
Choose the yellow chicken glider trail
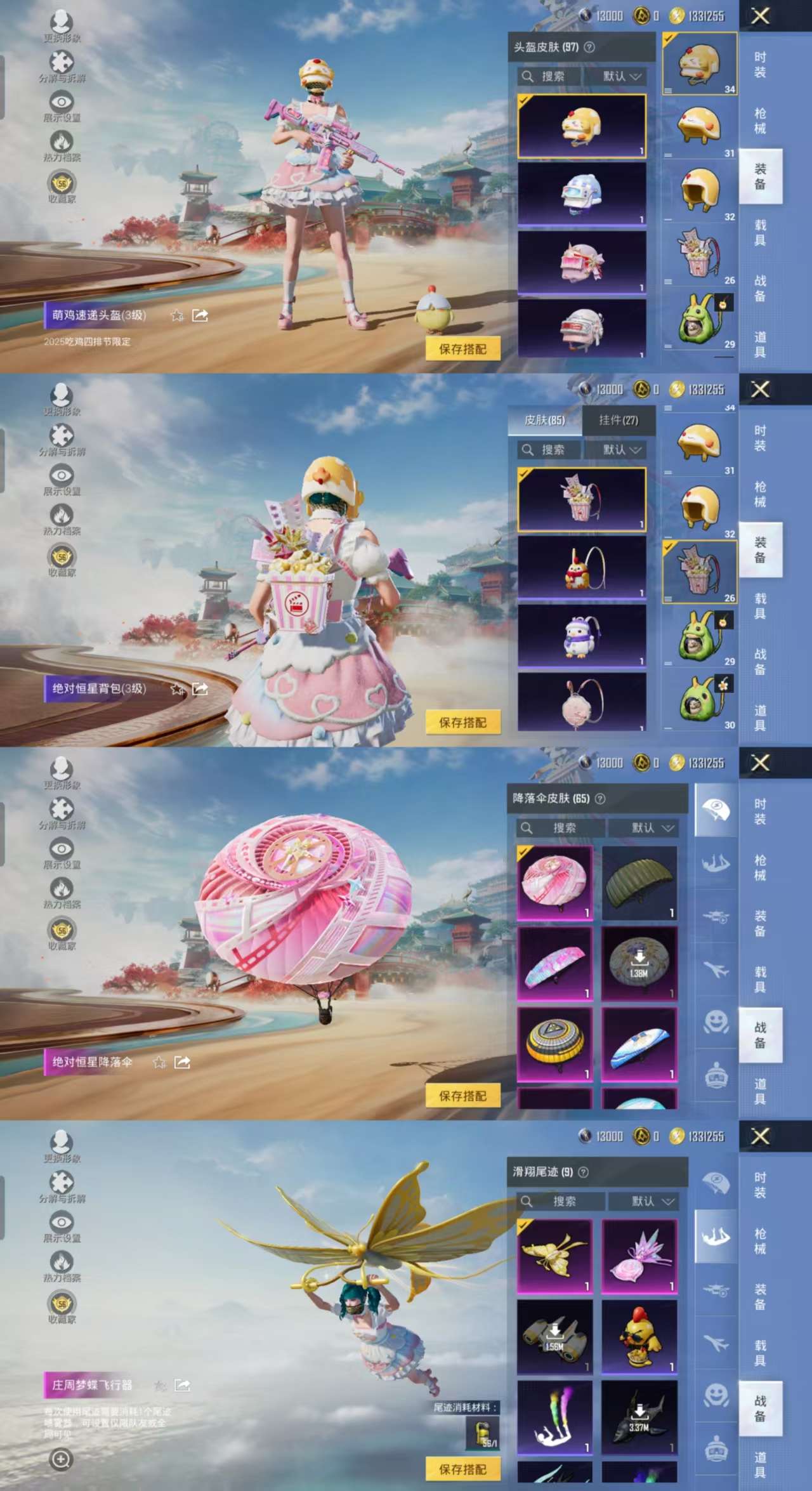[x=639, y=1337]
